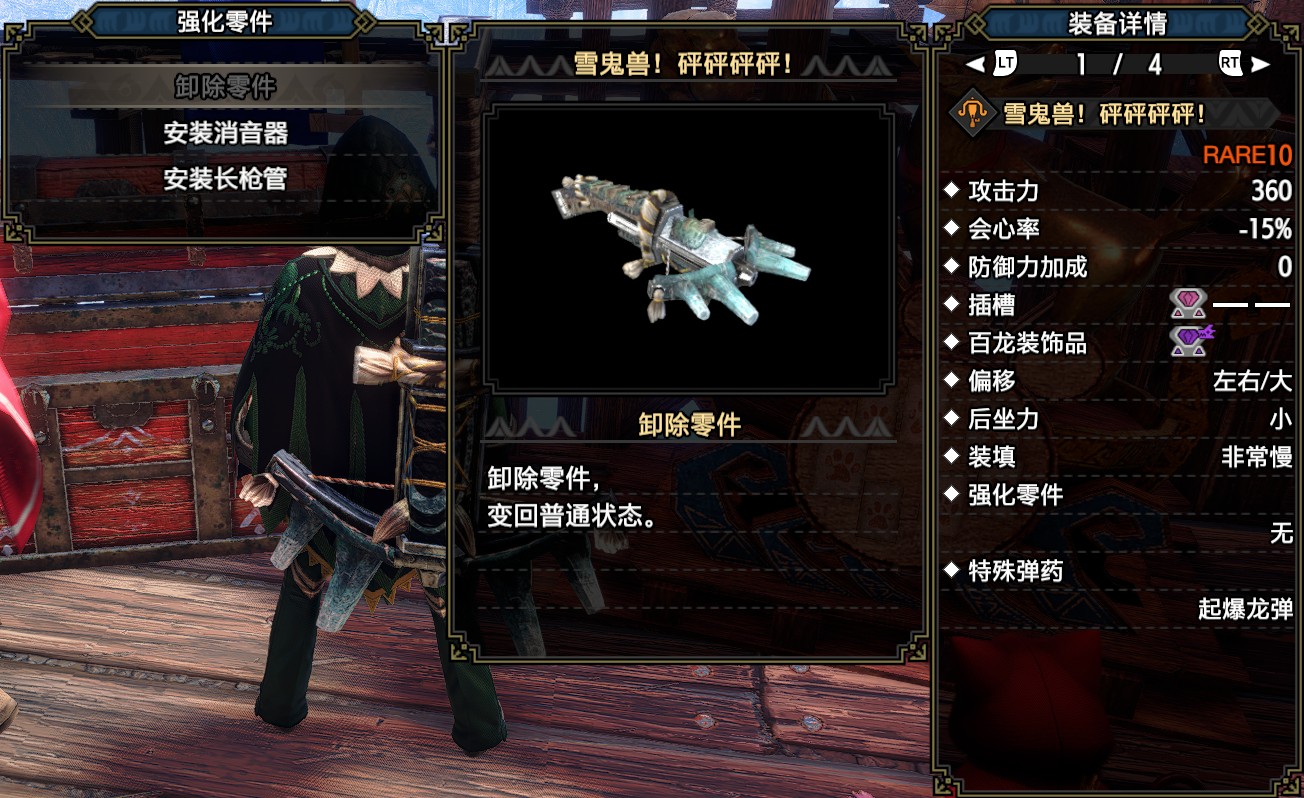Click the left page arrow in 装备详情
This screenshot has width=1304, height=798.
pyautogui.click(x=975, y=65)
